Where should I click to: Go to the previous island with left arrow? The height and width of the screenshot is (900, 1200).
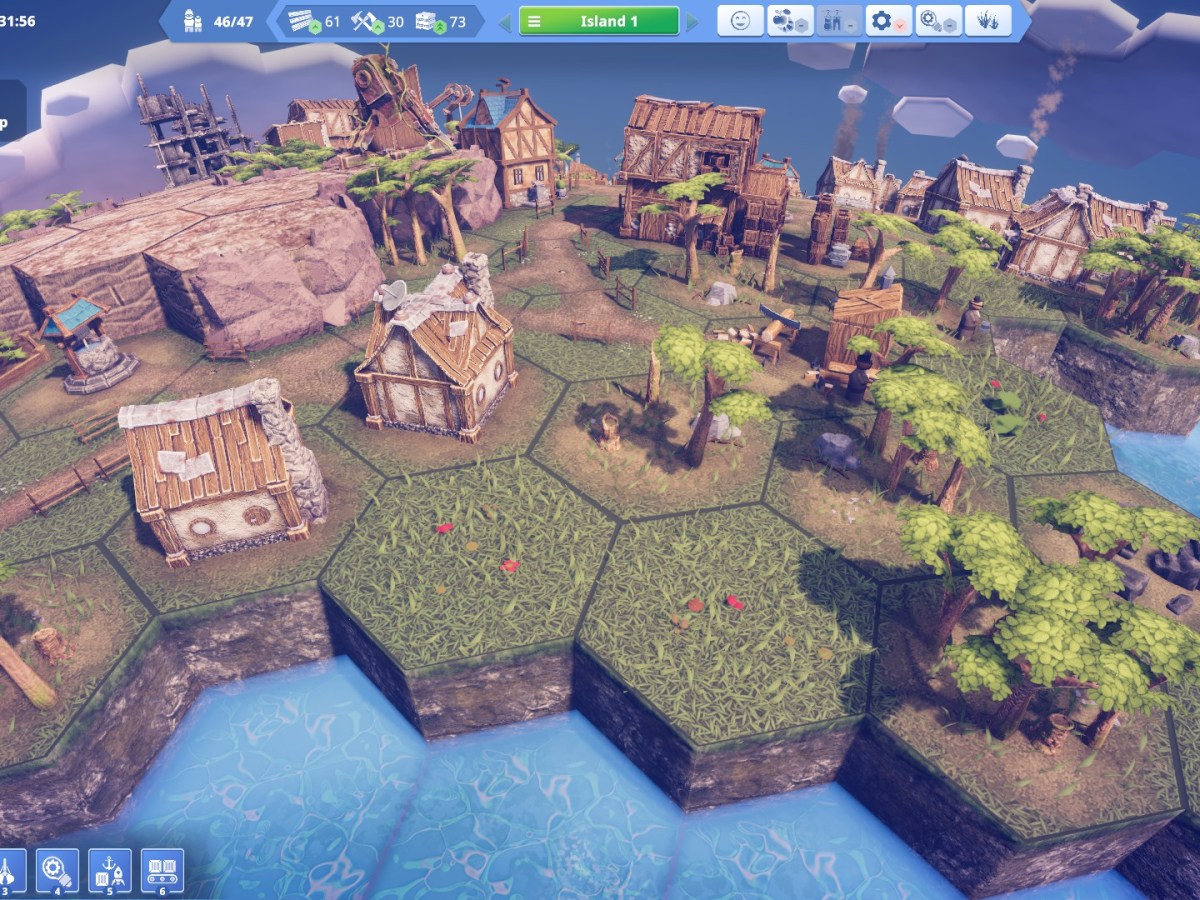(505, 21)
